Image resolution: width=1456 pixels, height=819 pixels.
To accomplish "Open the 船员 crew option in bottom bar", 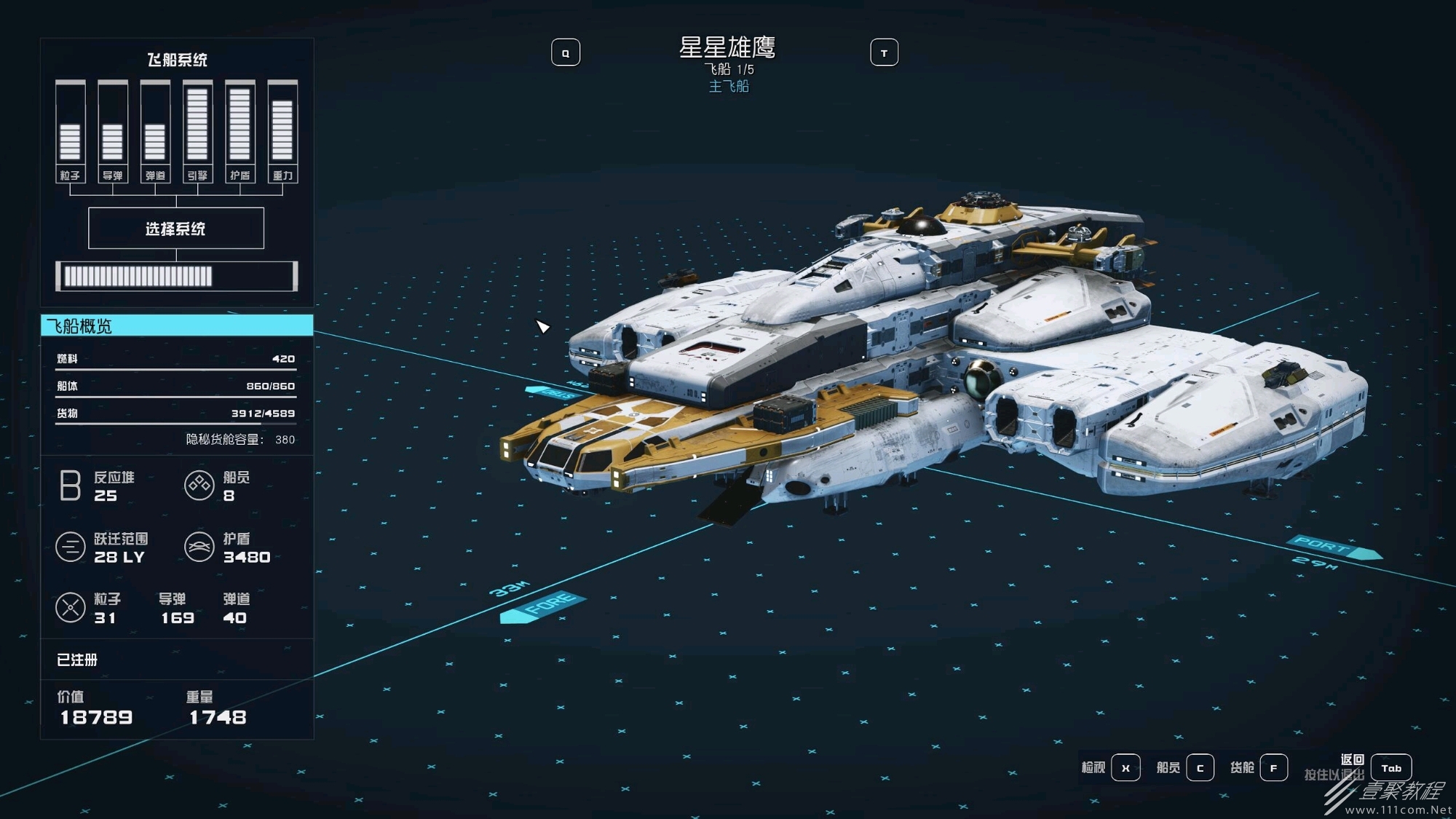I will (x=1200, y=768).
